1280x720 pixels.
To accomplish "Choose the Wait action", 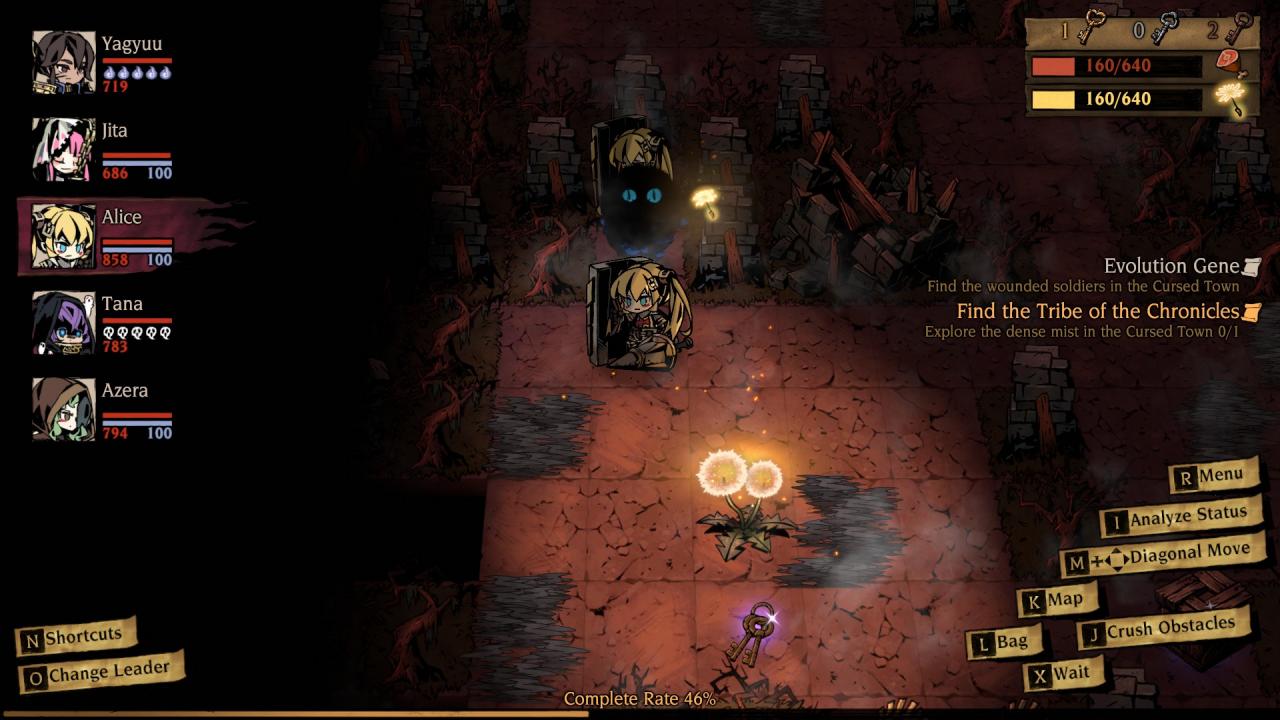I will (x=1062, y=674).
